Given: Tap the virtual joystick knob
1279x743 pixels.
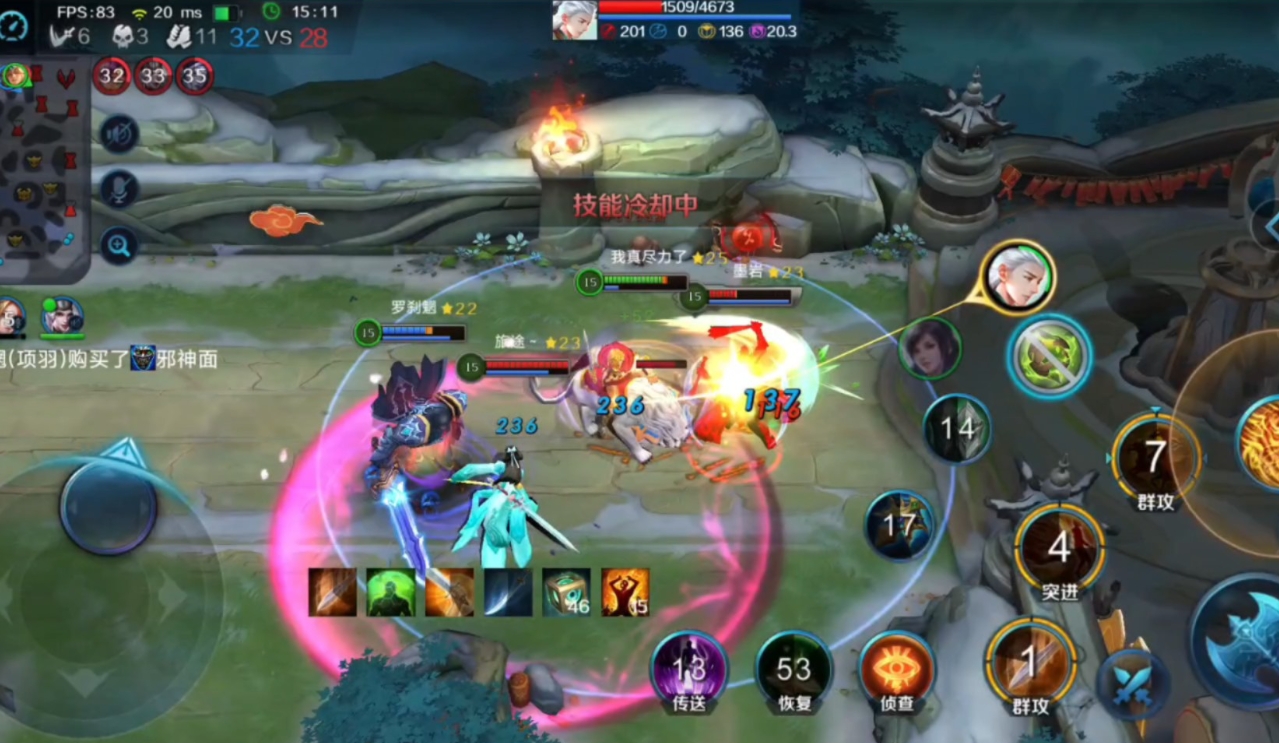Looking at the screenshot, I should tap(108, 507).
